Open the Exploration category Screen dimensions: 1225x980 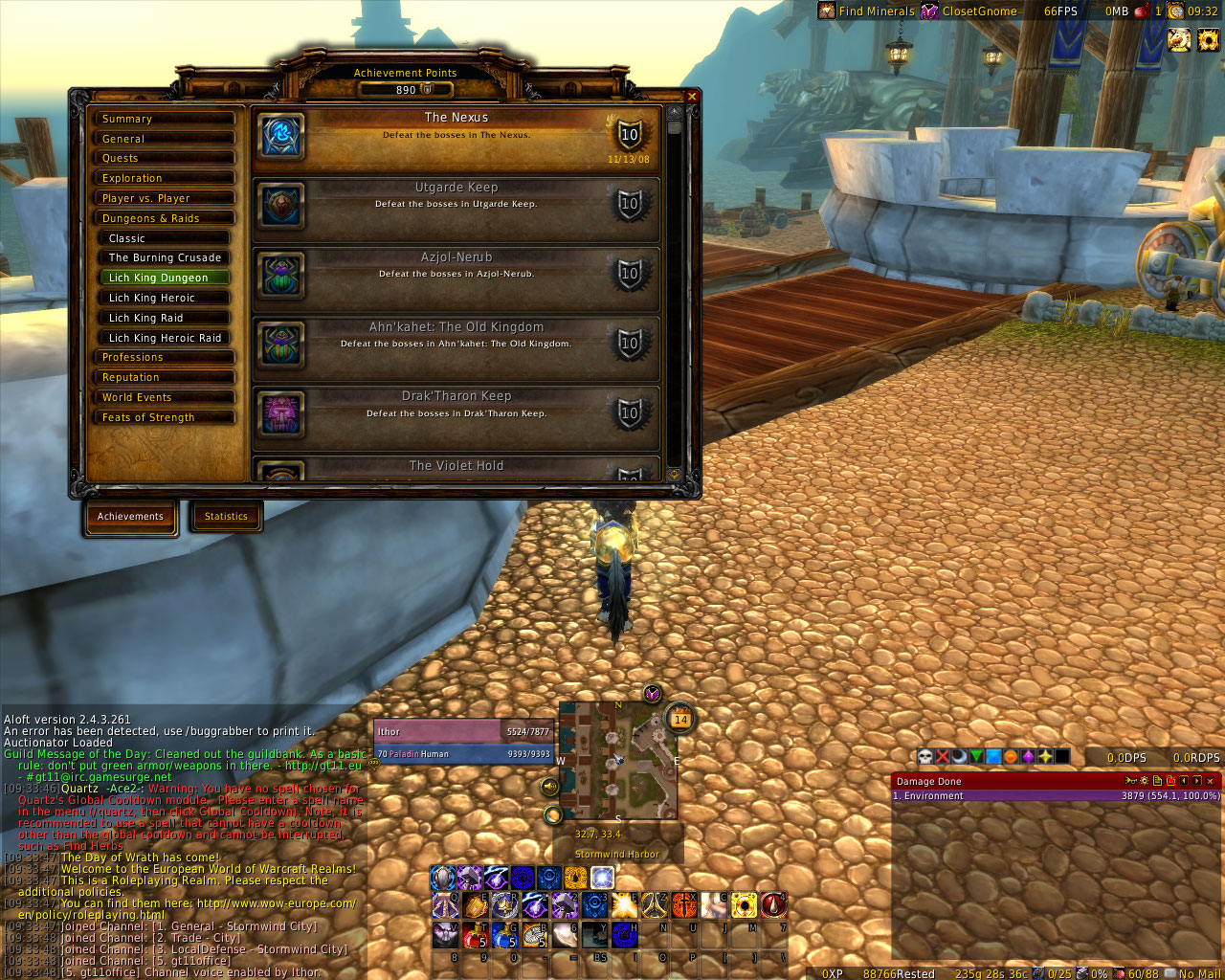click(x=164, y=179)
